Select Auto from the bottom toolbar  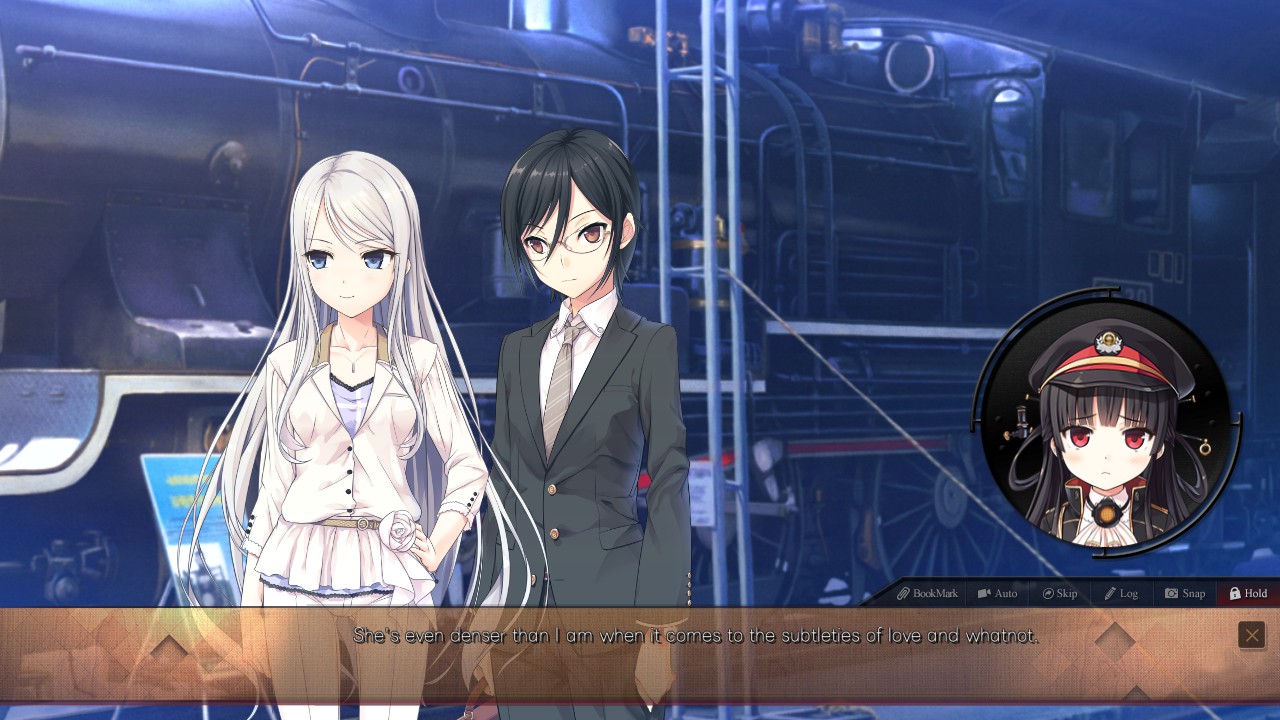[998, 593]
